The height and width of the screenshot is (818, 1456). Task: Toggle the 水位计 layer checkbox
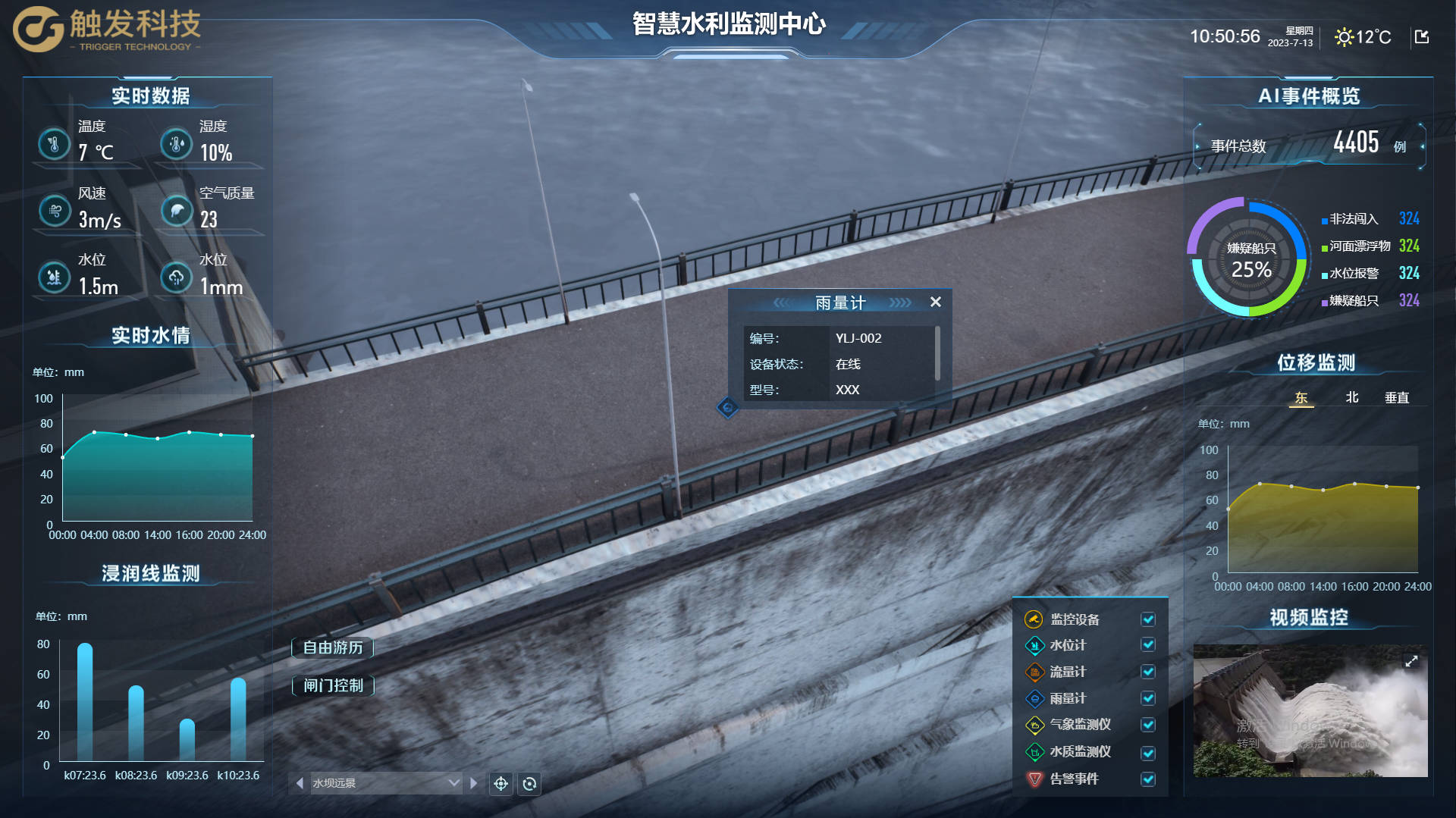click(x=1148, y=645)
